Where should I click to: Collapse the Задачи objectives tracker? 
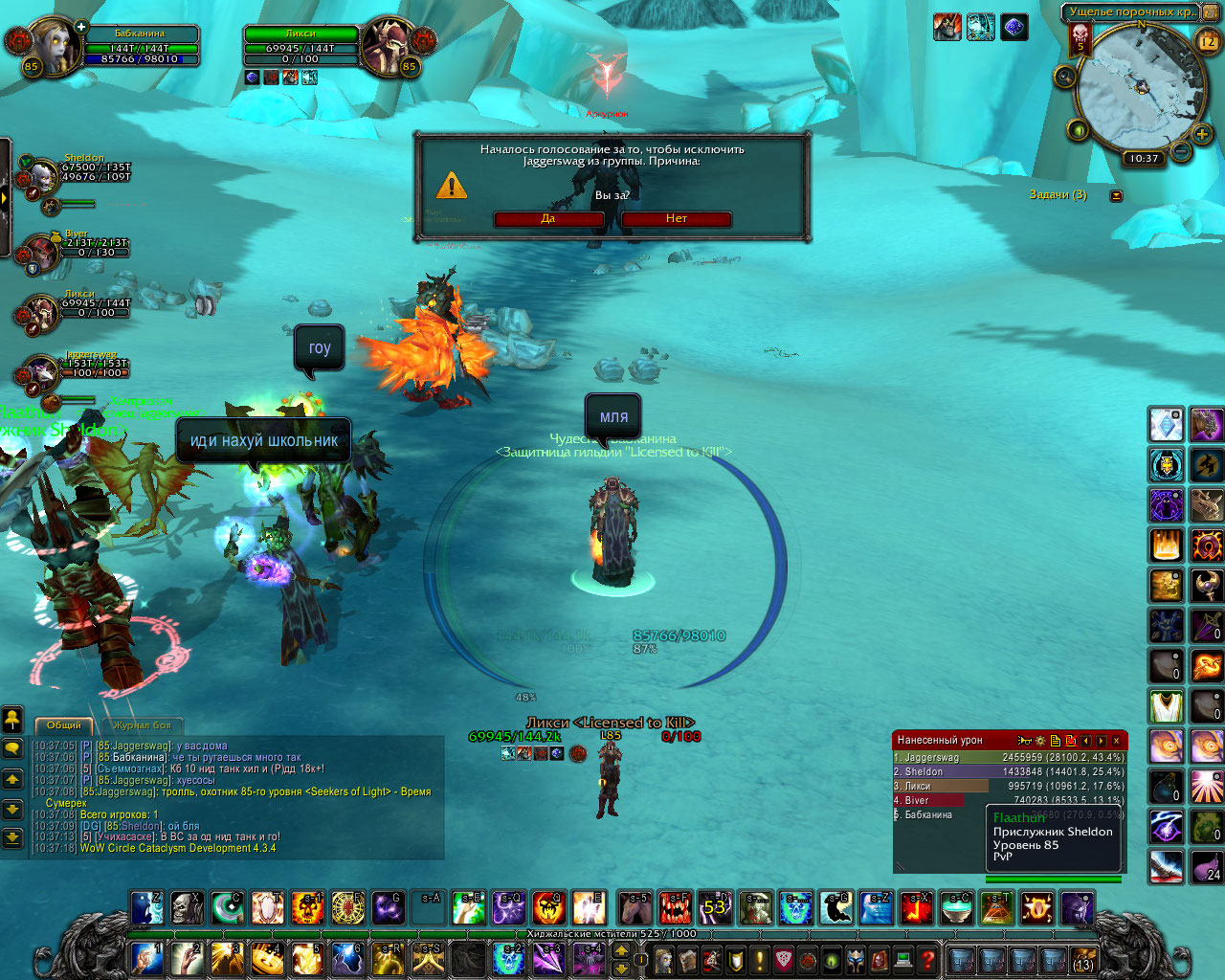point(1116,195)
